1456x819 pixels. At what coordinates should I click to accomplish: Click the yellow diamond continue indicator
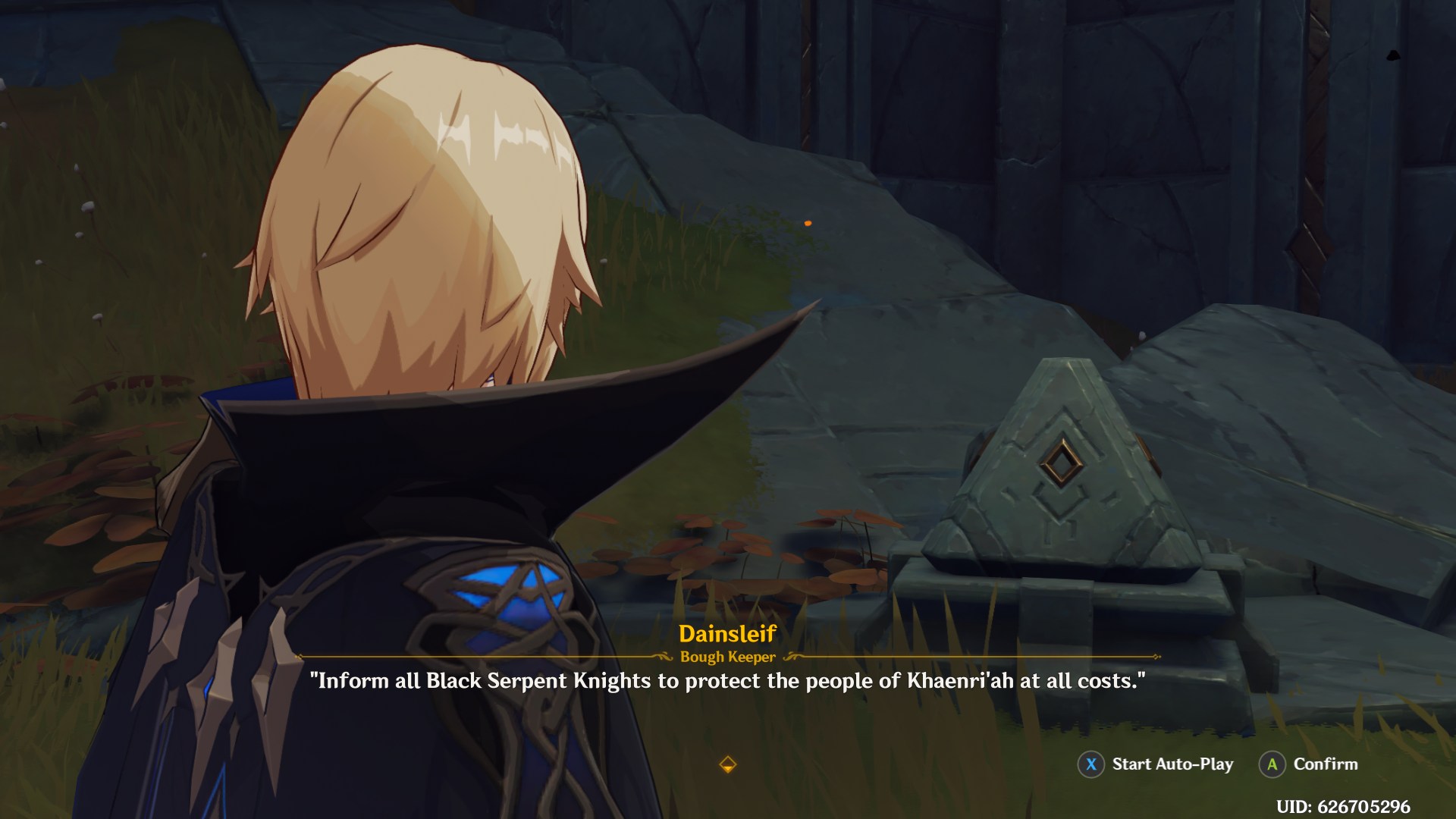(x=727, y=764)
